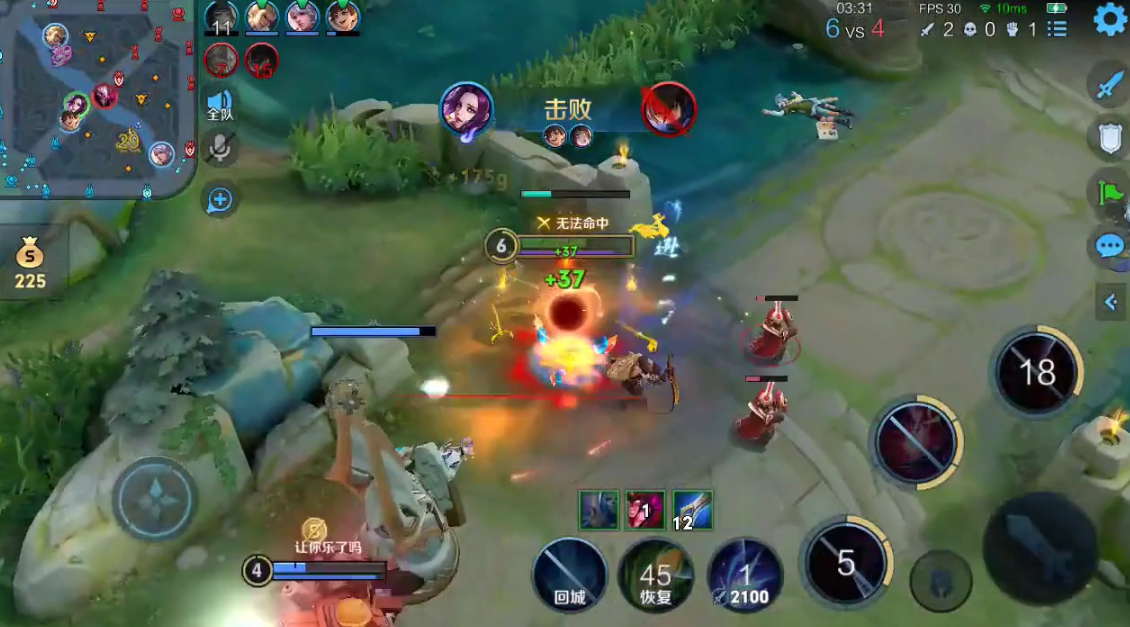Screen dimensions: 1130x627
Task: Send the shield defend signal
Action: click(x=1110, y=139)
